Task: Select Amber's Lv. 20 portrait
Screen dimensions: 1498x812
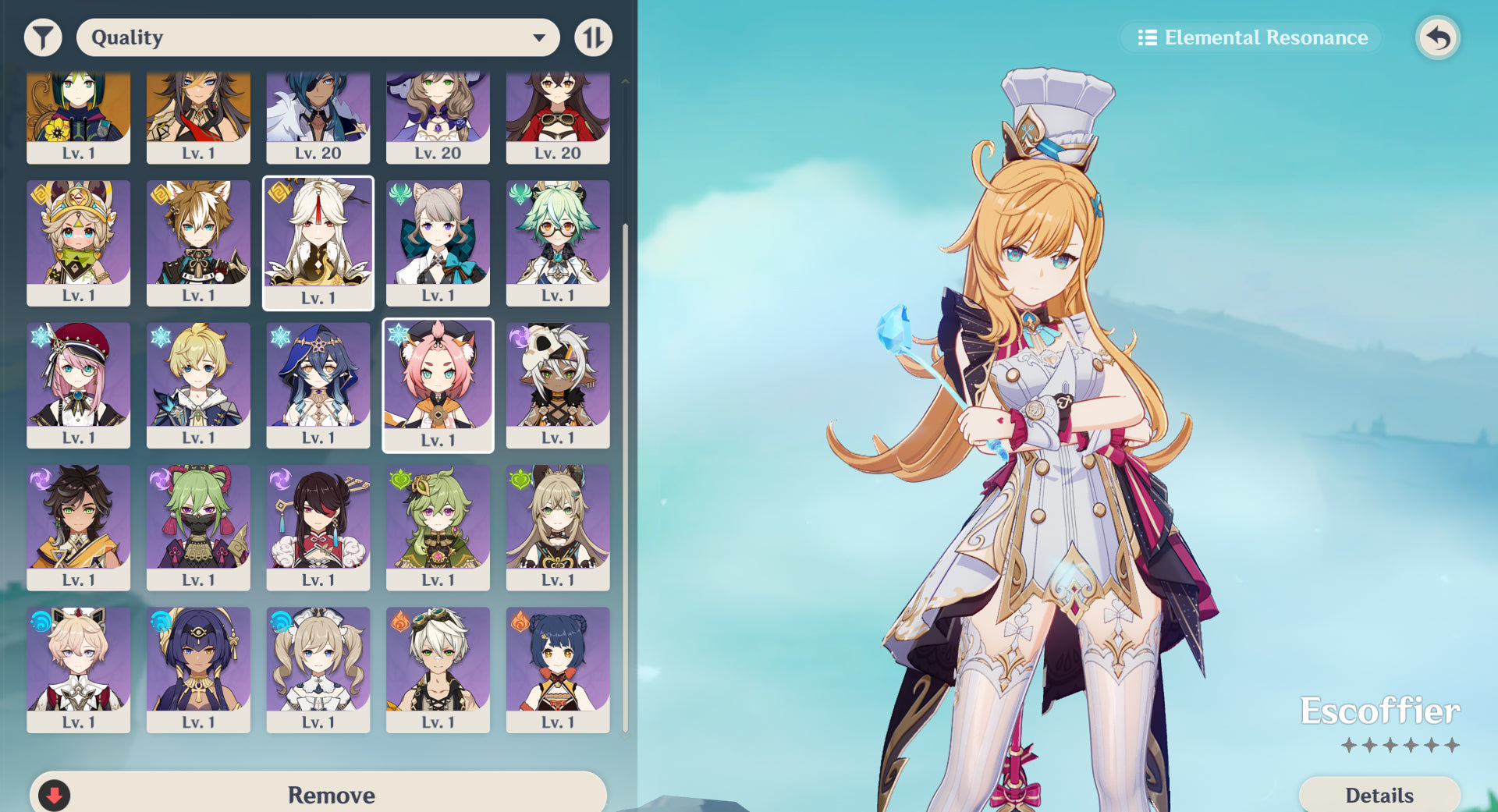Action: tap(558, 117)
